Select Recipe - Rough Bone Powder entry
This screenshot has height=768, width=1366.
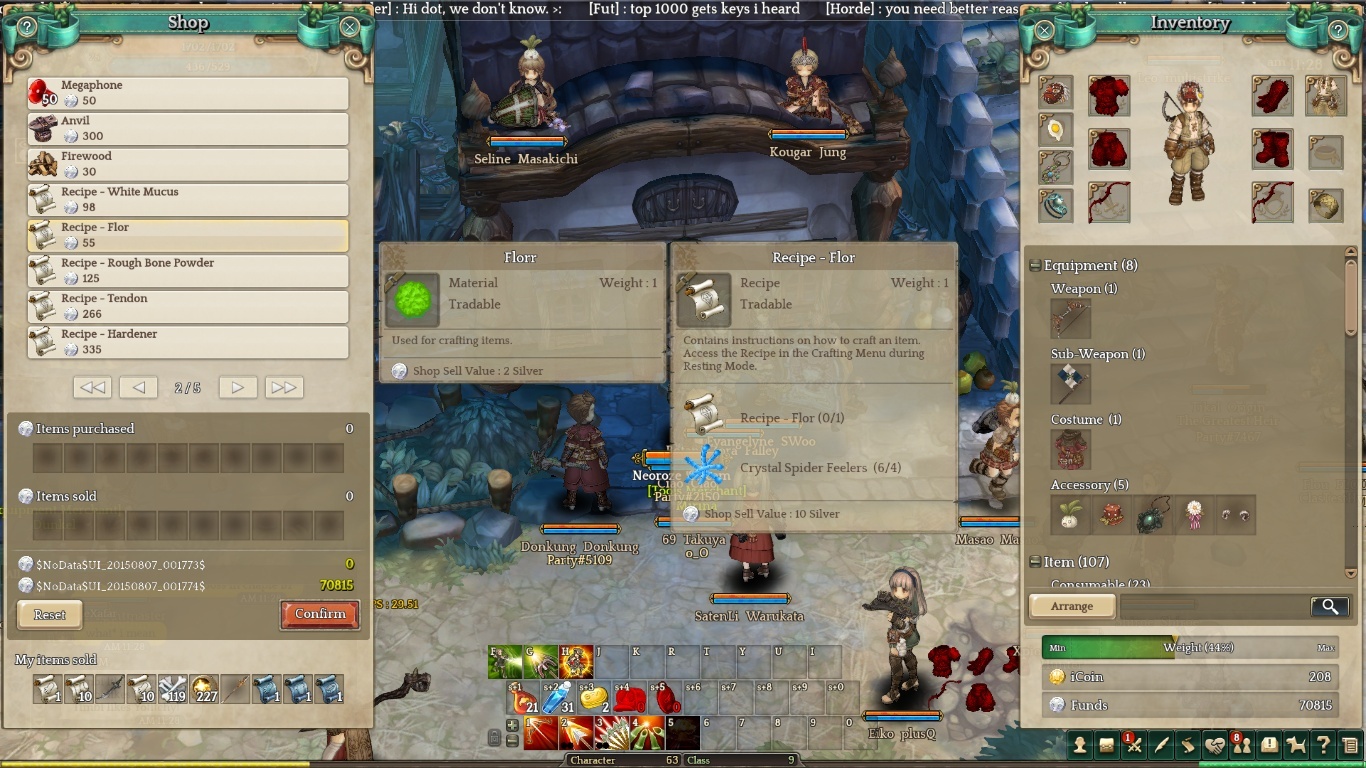(188, 271)
